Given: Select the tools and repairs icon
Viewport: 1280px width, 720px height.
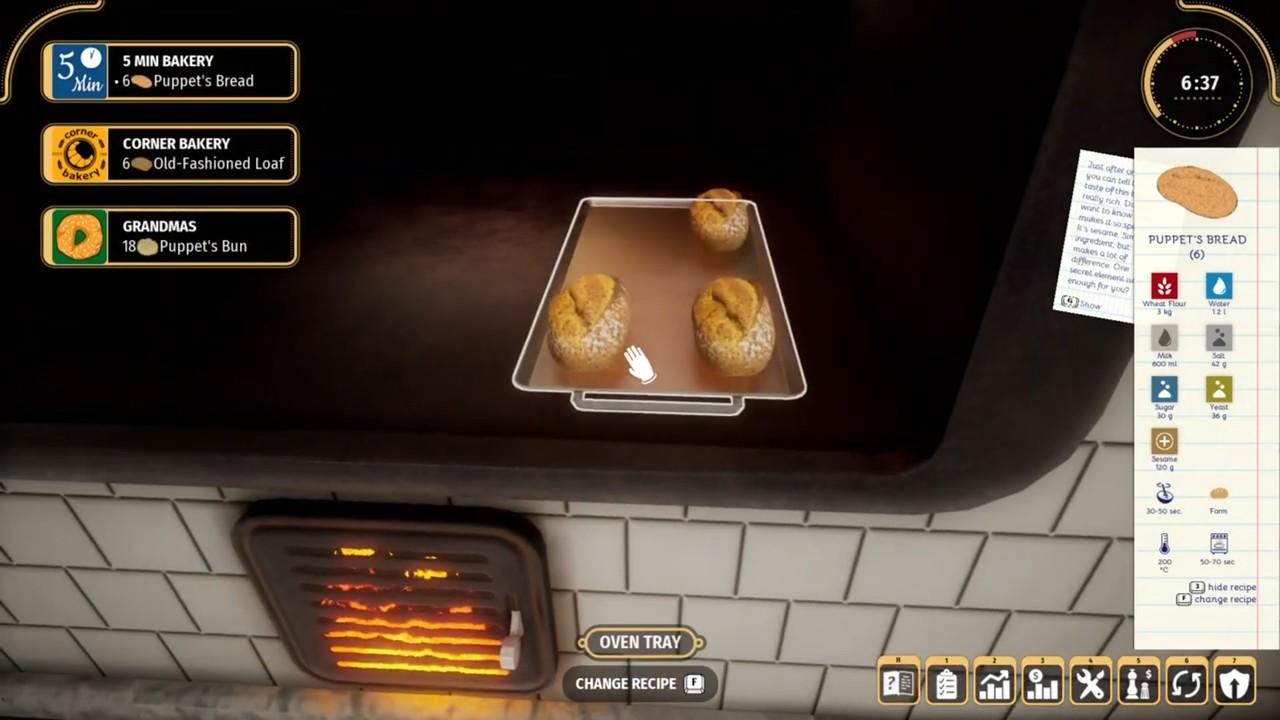Looking at the screenshot, I should point(1091,681).
